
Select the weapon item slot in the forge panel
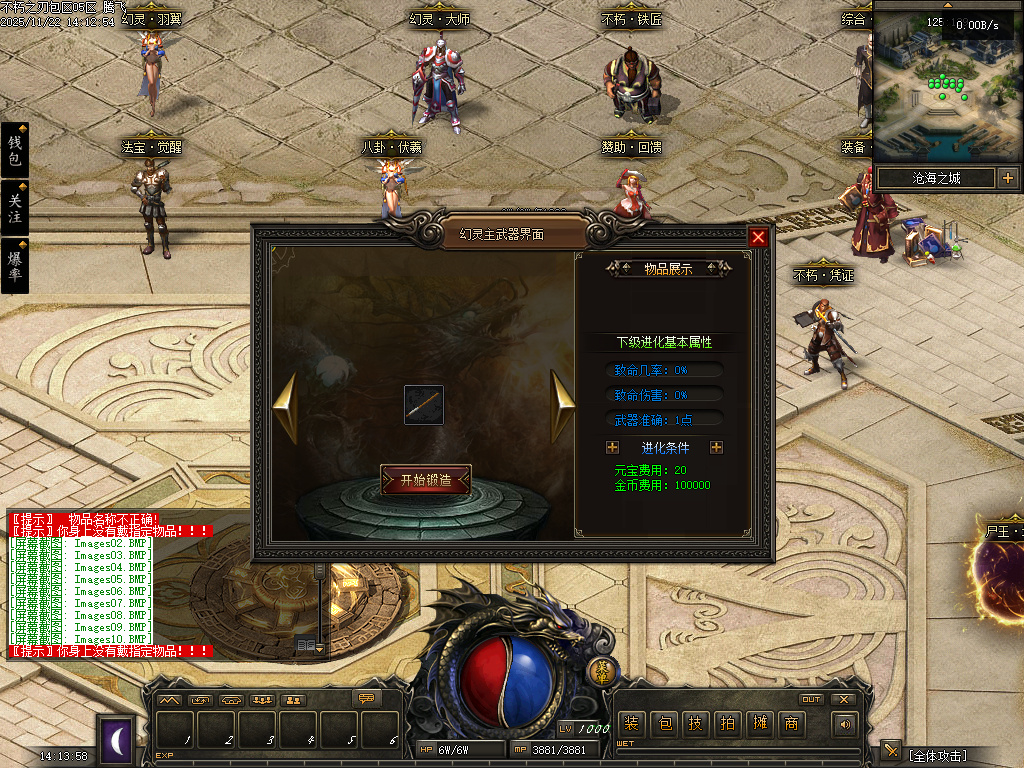coord(424,405)
